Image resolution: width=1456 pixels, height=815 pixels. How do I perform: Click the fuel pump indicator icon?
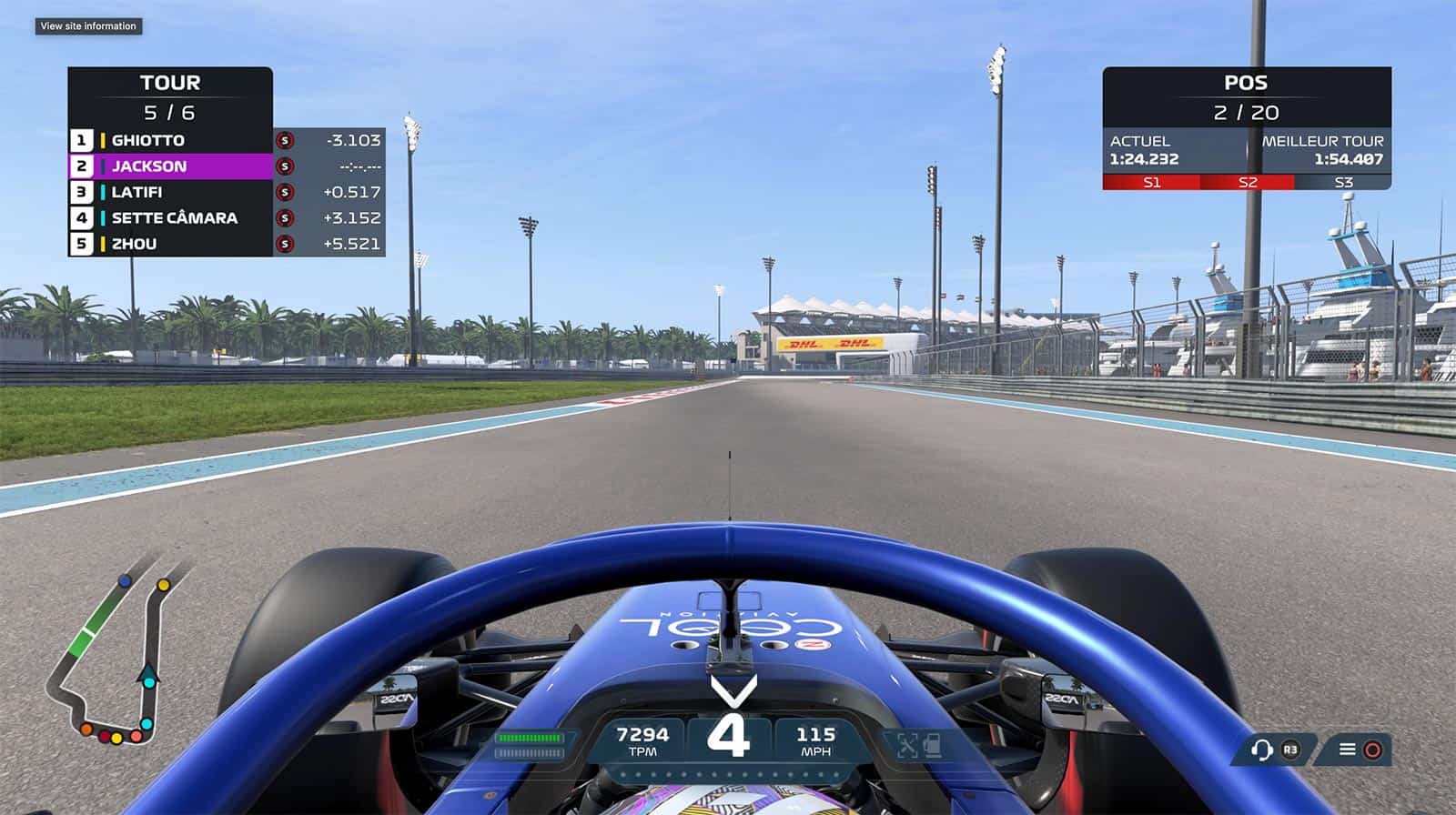932,746
